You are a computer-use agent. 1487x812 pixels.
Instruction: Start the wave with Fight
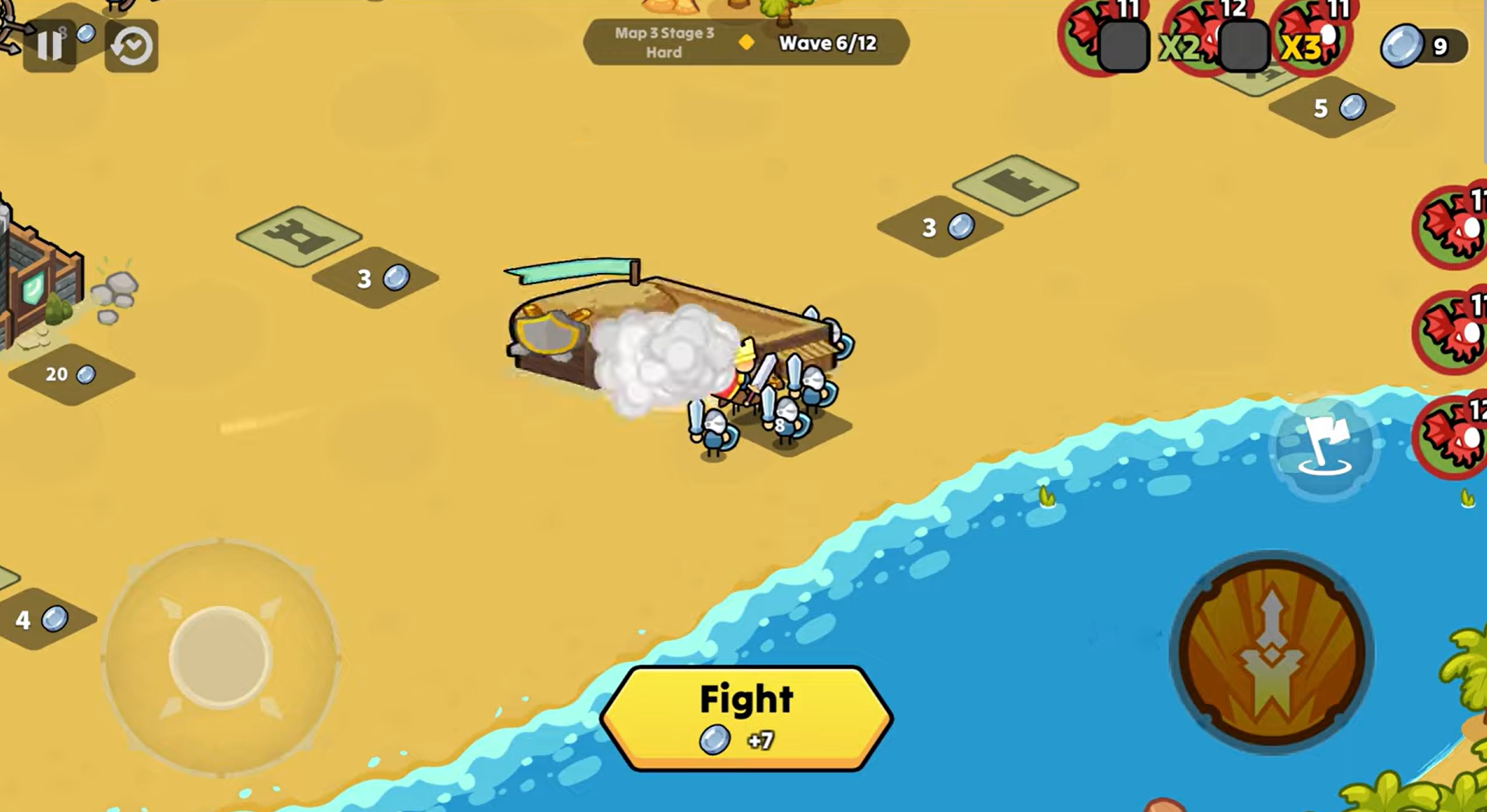click(746, 717)
